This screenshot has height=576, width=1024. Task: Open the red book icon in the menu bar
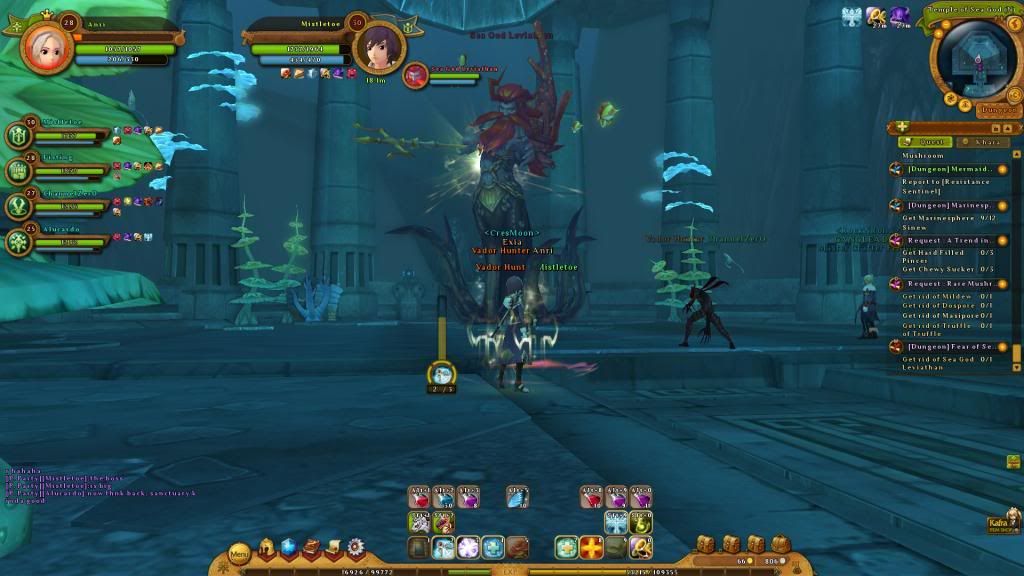coord(312,547)
